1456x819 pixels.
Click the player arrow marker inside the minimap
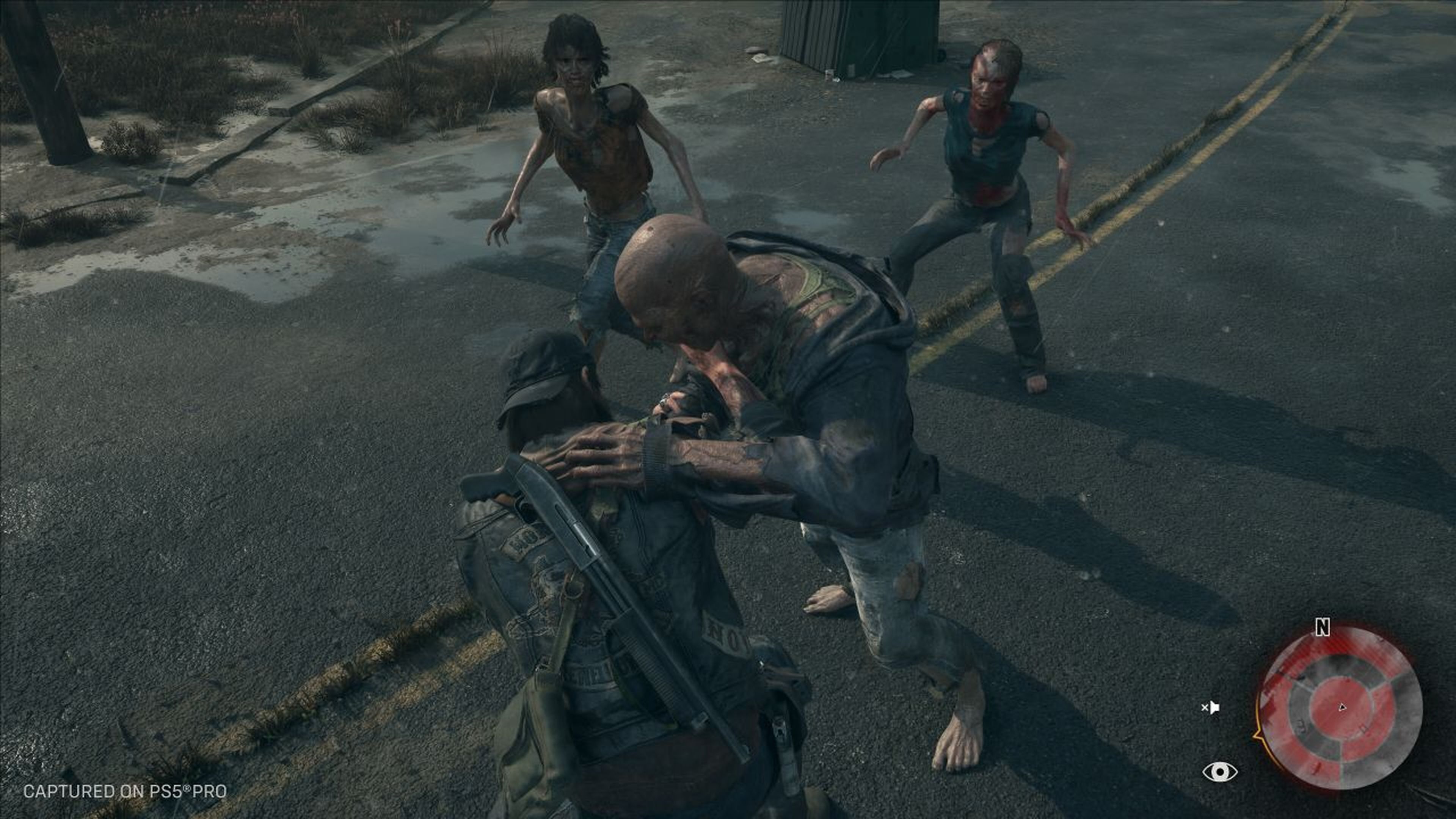click(1342, 707)
